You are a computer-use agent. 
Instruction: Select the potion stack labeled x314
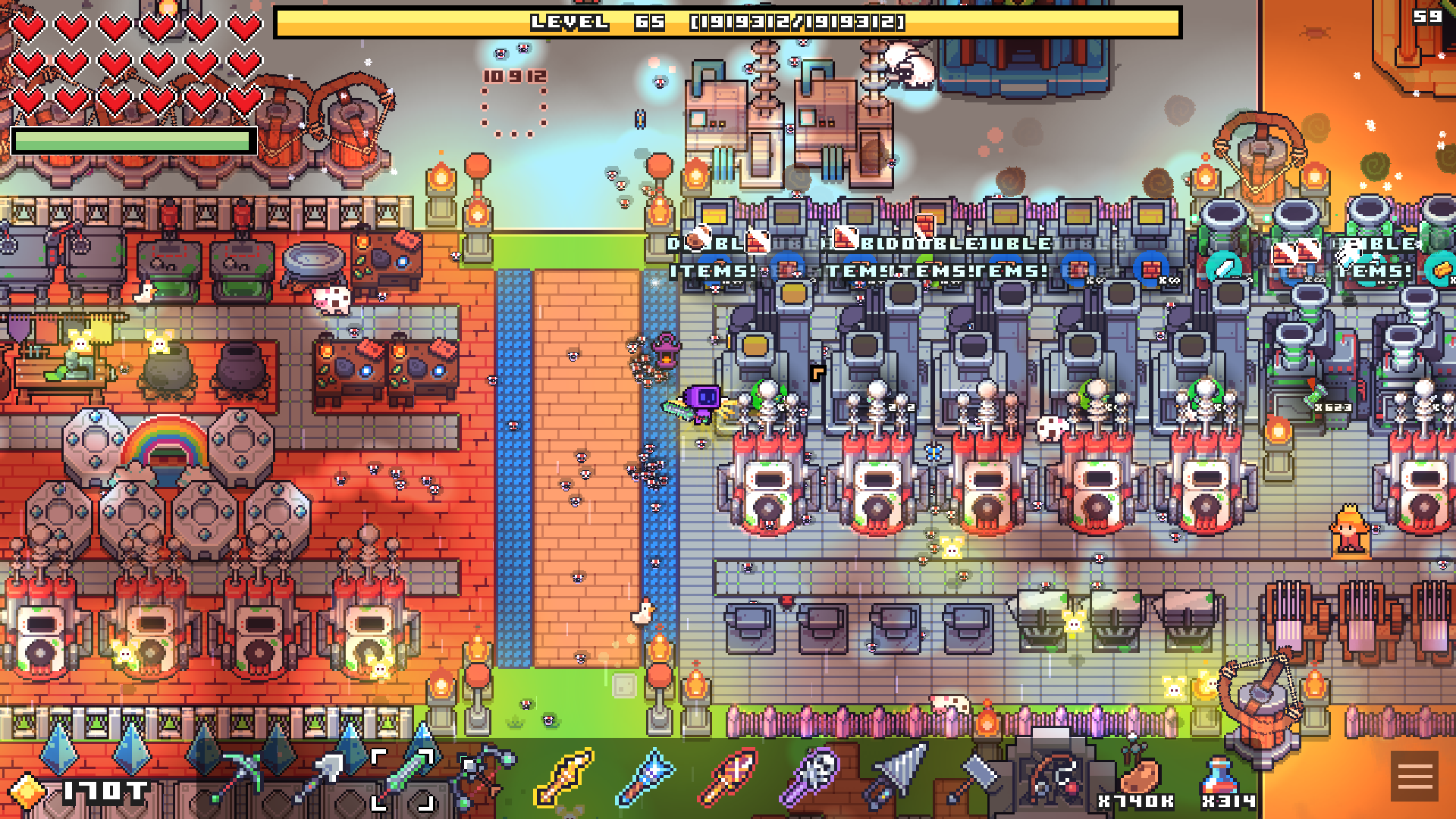[x=1217, y=777]
